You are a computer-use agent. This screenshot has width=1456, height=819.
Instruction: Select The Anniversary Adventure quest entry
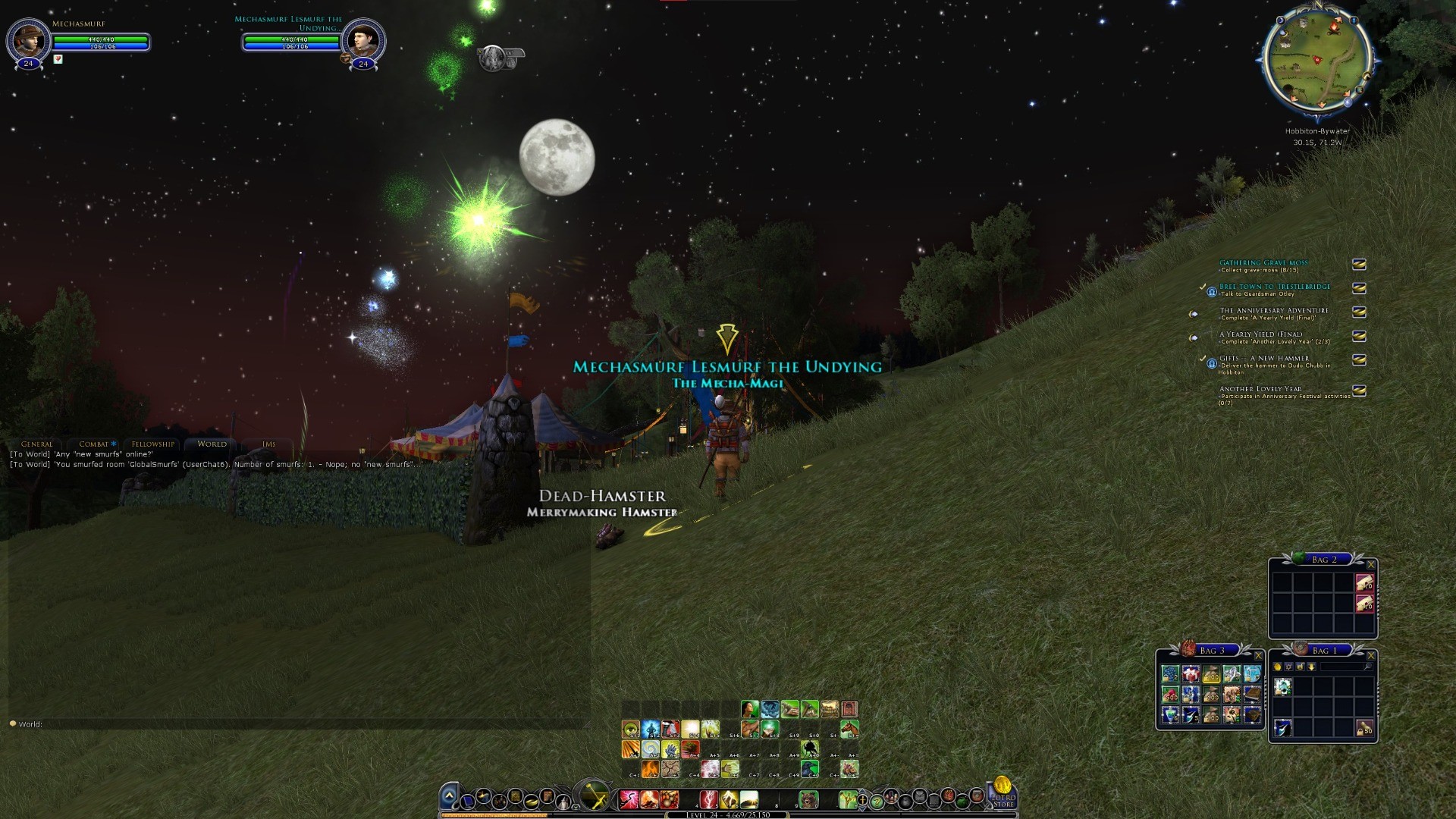point(1273,311)
